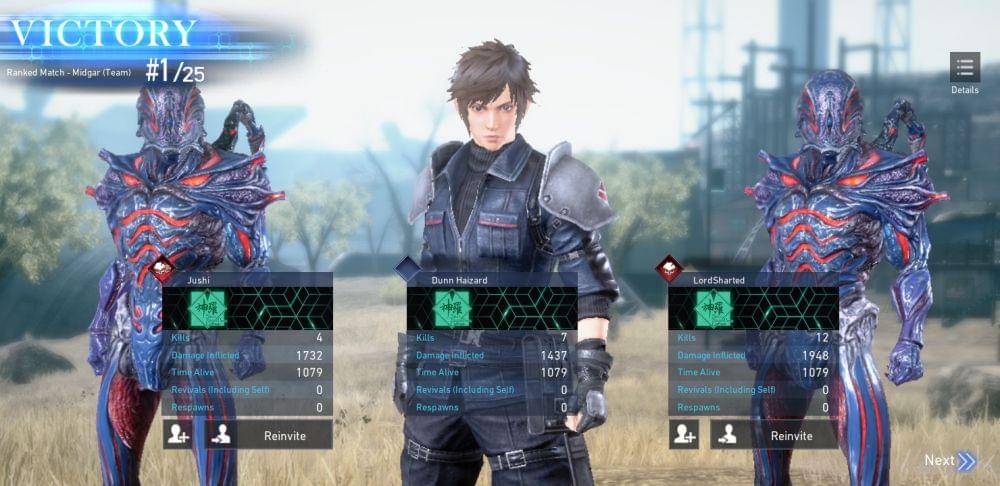Continue with the Next button
The height and width of the screenshot is (486, 1000).
[x=949, y=461]
